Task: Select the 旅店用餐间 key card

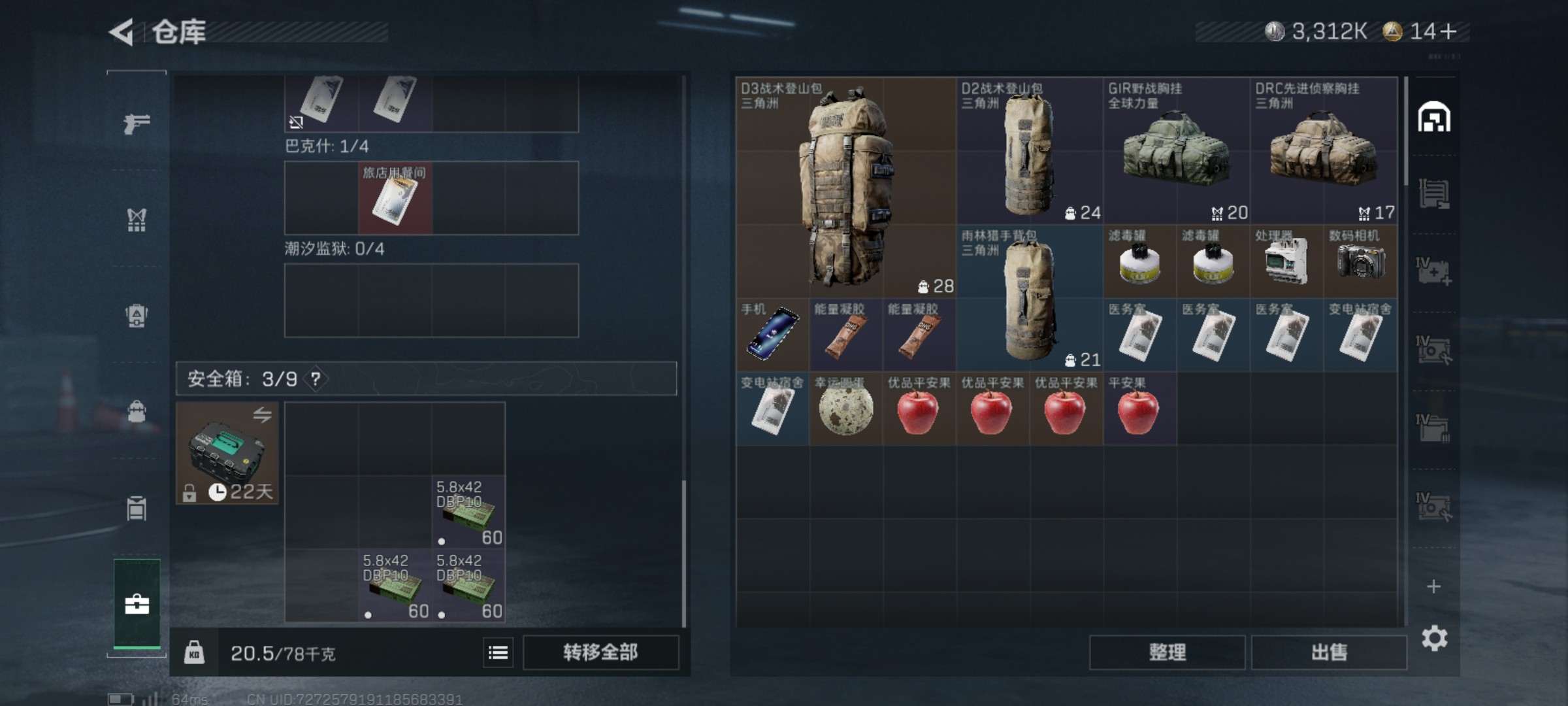Action: pyautogui.click(x=395, y=198)
